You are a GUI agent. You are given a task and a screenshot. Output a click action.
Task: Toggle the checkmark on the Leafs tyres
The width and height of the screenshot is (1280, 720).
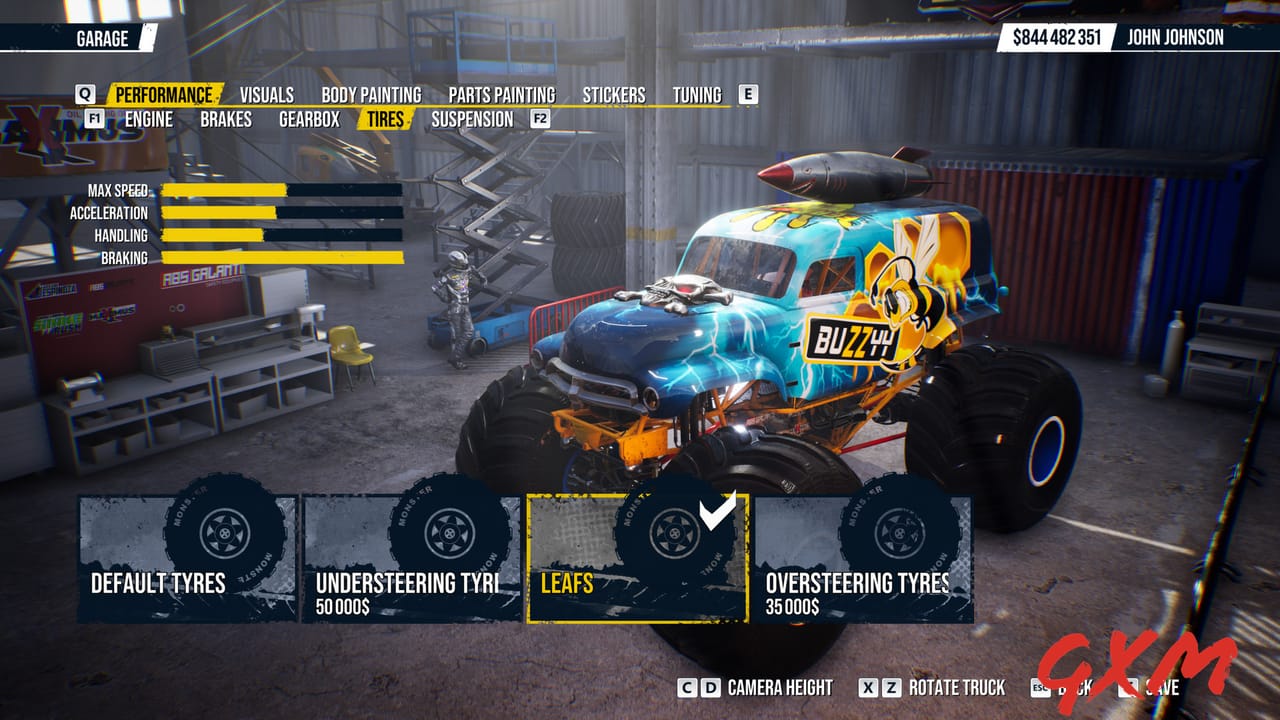tap(715, 510)
